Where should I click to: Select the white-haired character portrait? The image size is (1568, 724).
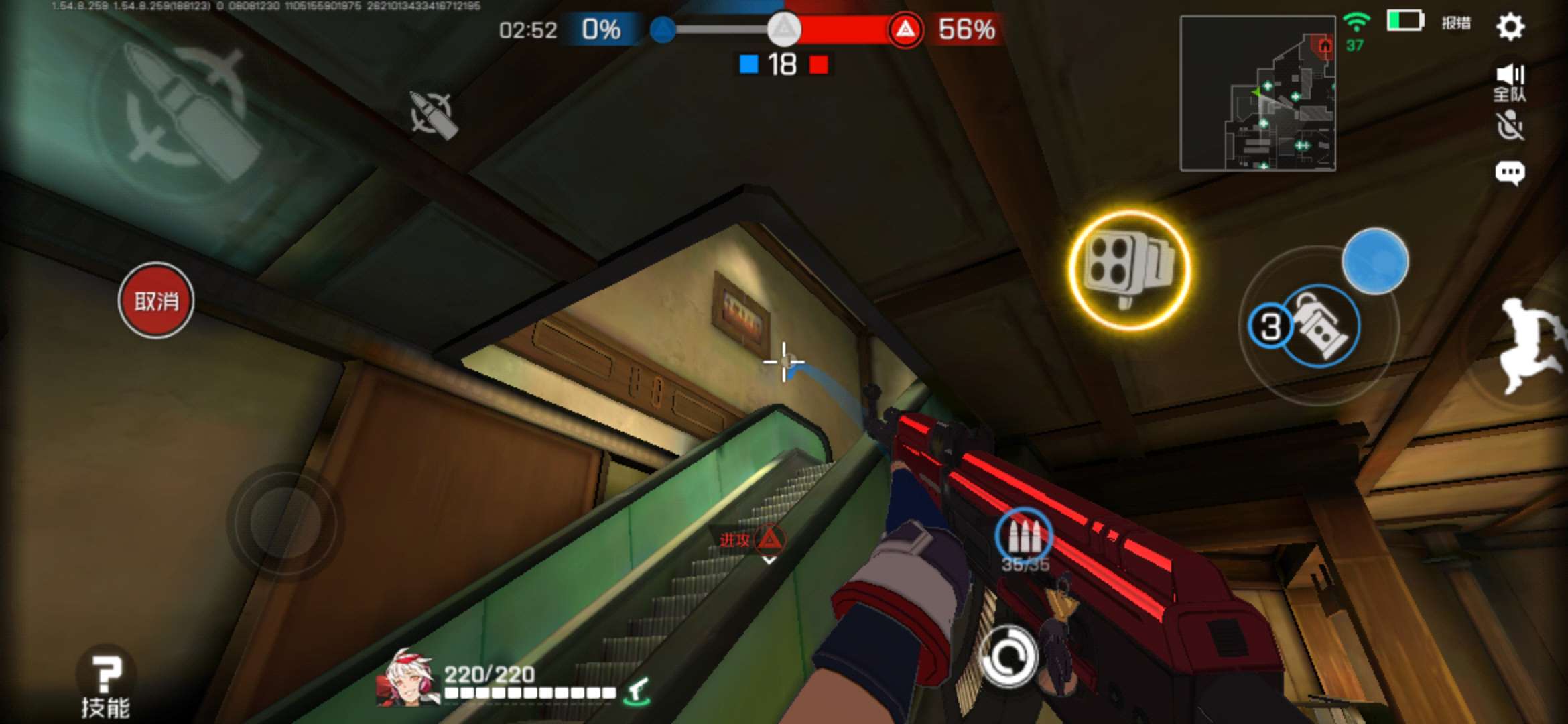(x=406, y=677)
